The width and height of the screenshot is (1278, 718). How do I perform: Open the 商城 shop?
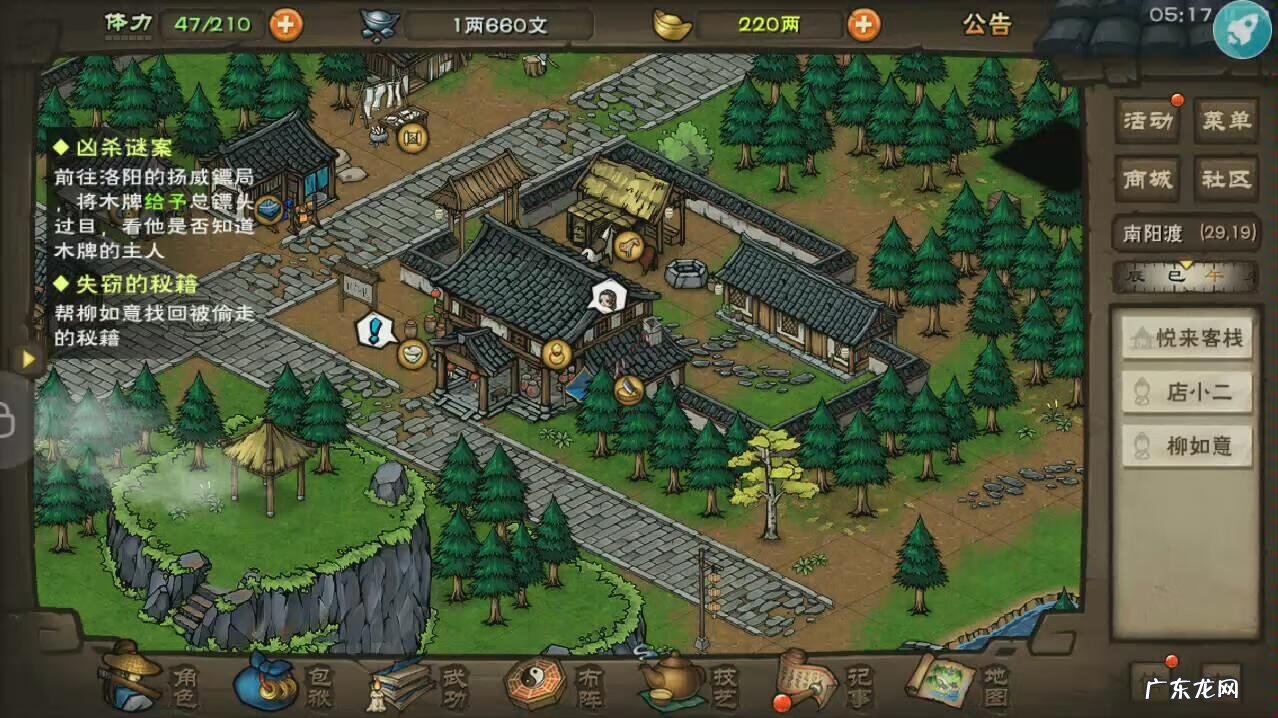[1147, 179]
